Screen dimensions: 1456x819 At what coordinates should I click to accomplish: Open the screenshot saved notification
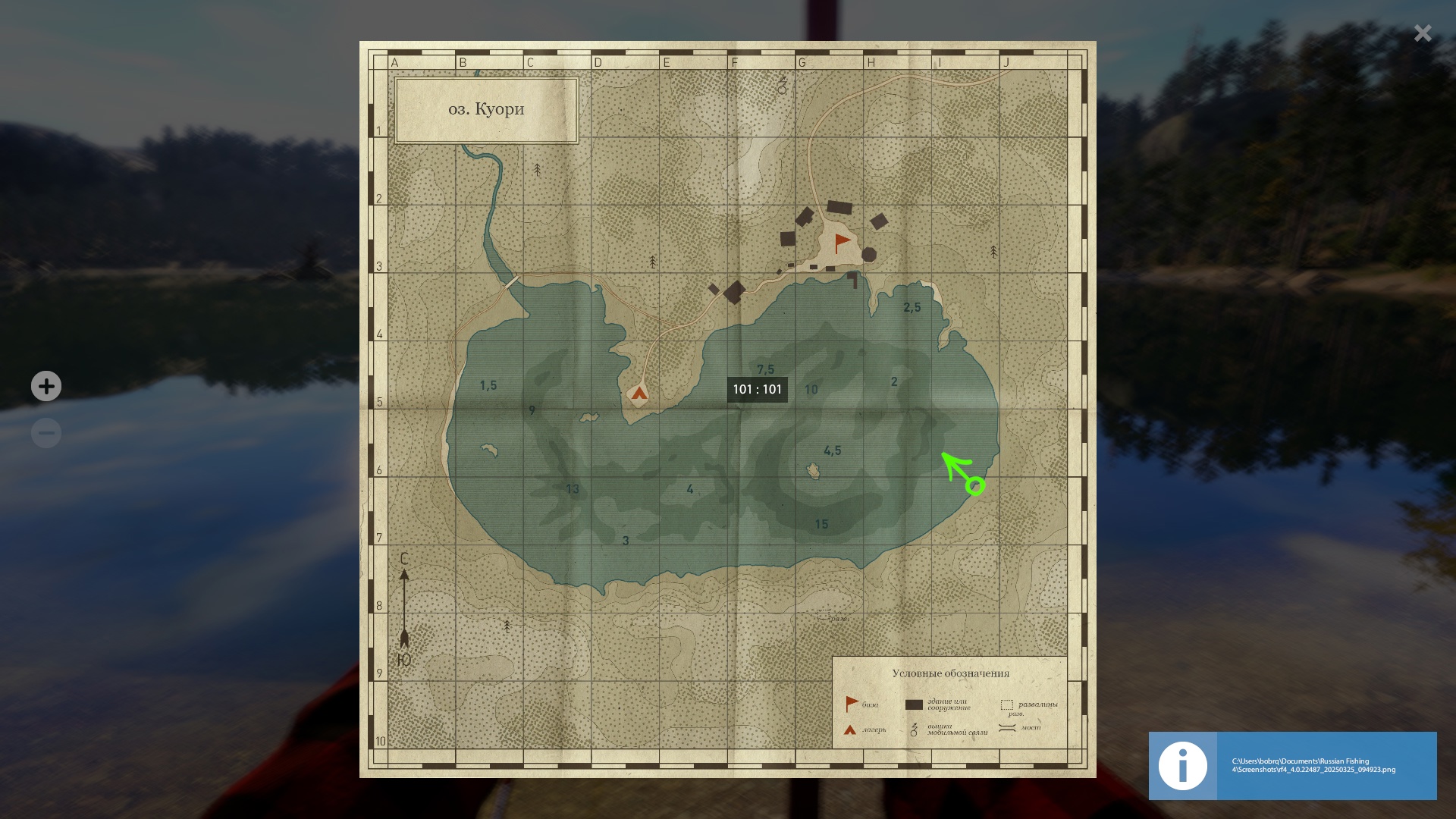1292,765
